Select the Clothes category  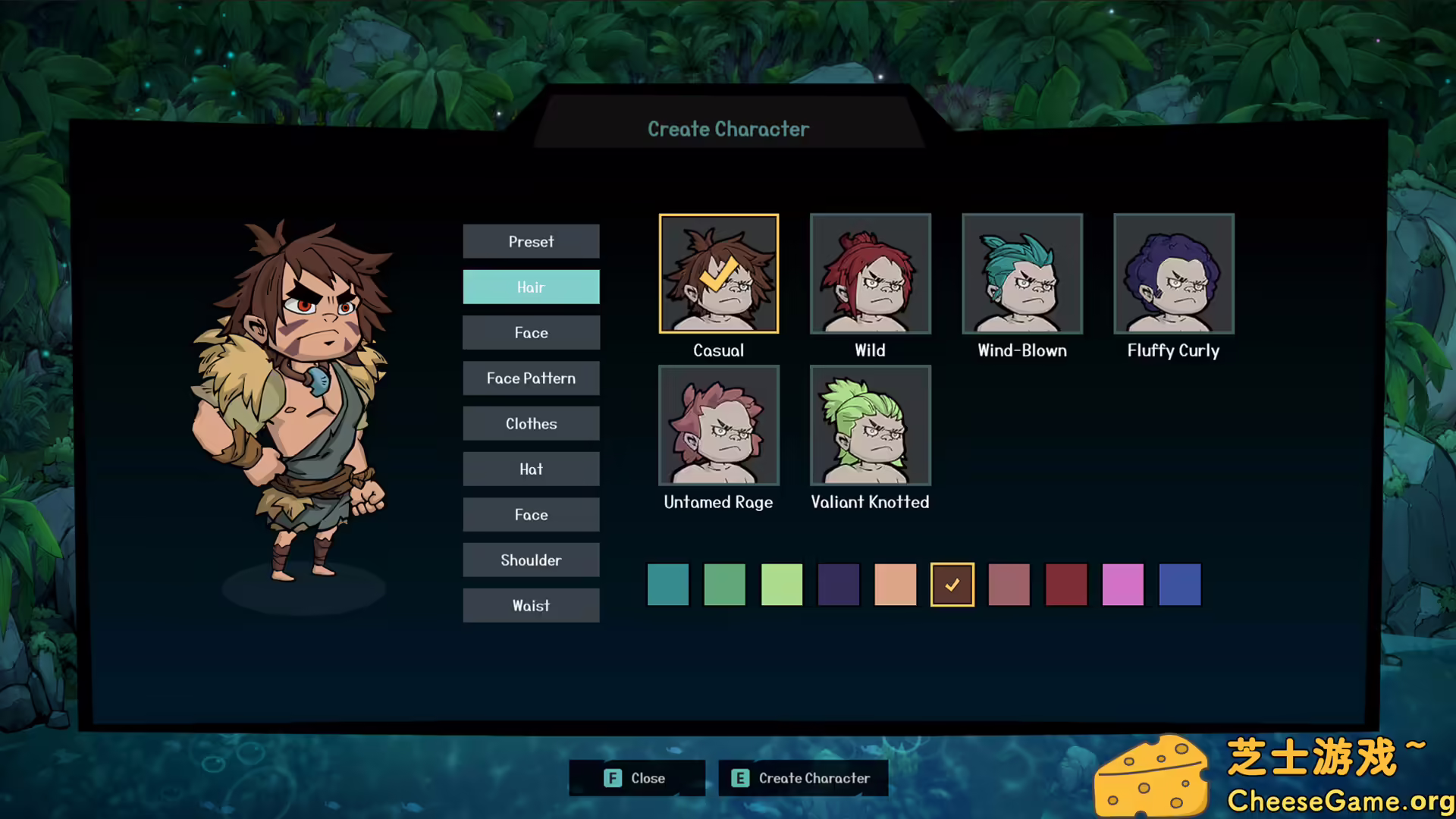[x=531, y=423]
